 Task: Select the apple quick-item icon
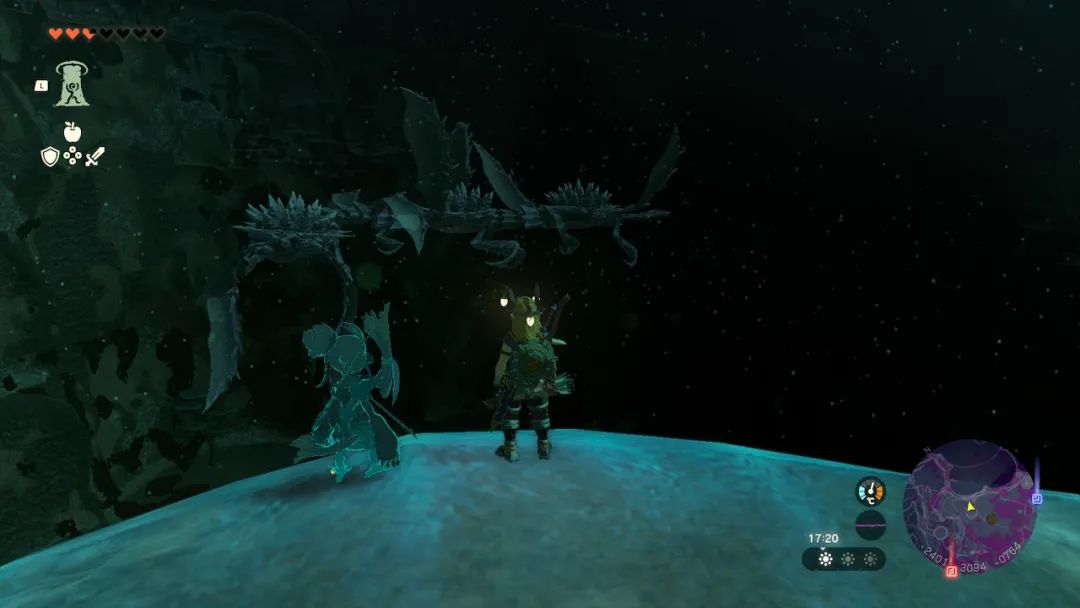coord(72,131)
